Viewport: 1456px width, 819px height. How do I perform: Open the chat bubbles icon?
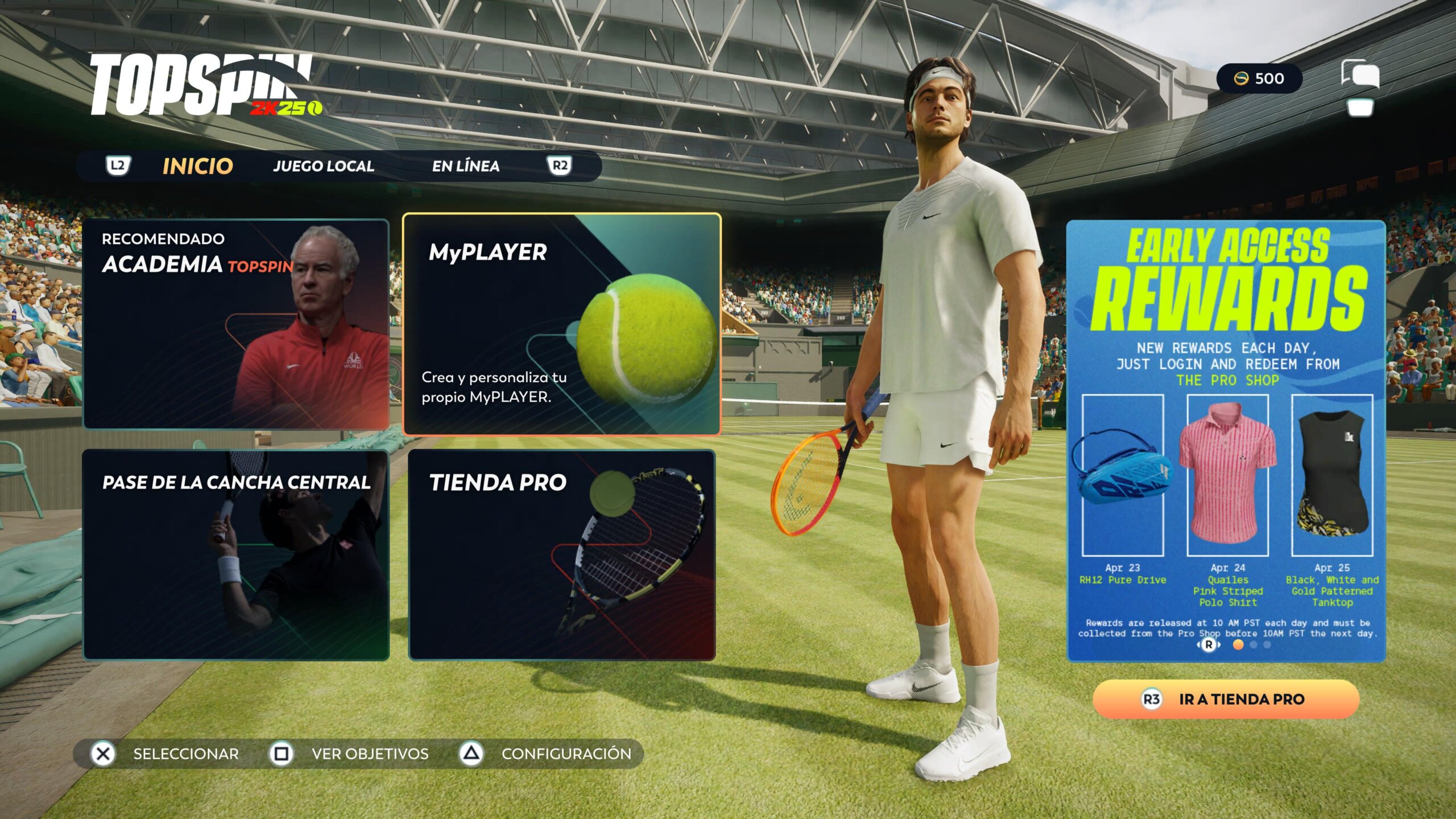click(x=1360, y=75)
